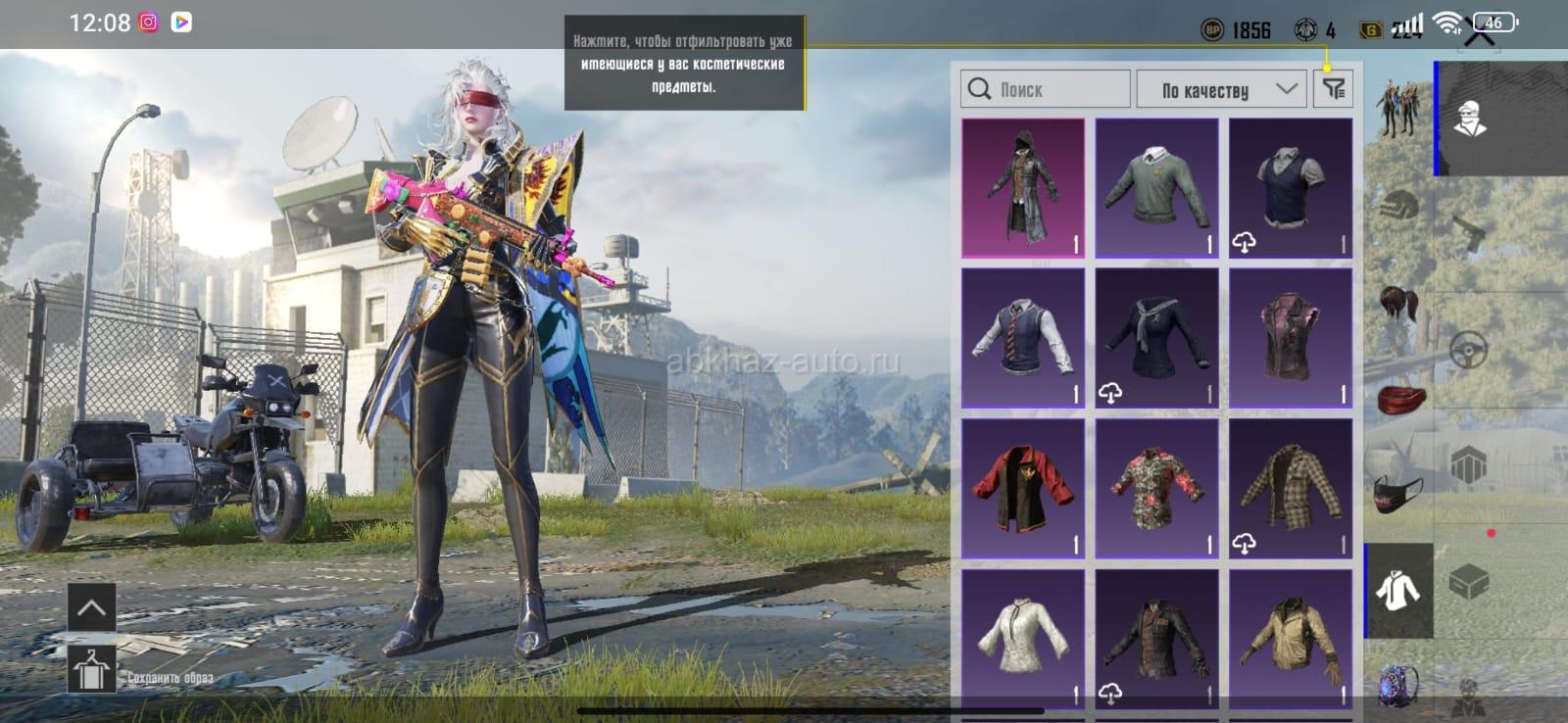Choose the tan jacket item
1568x723 pixels.
click(1291, 637)
